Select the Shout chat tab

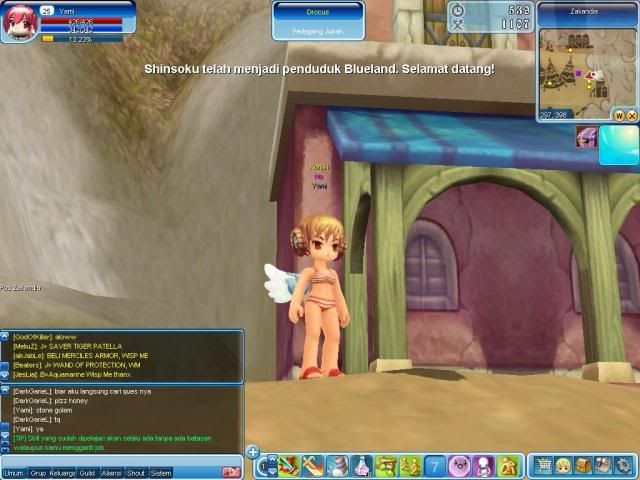click(x=135, y=473)
